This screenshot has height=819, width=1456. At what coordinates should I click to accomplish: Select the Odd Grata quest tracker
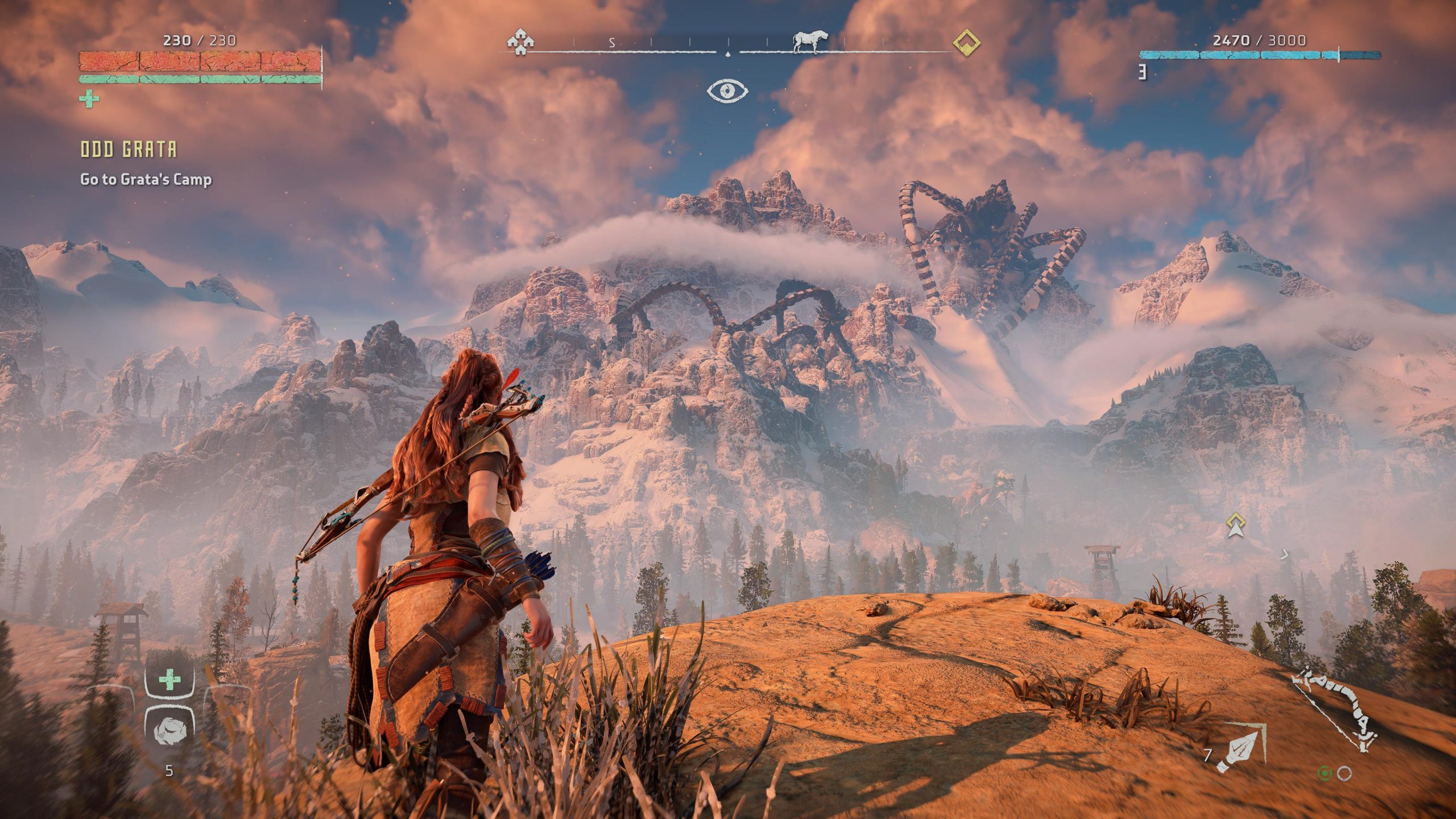[x=129, y=150]
